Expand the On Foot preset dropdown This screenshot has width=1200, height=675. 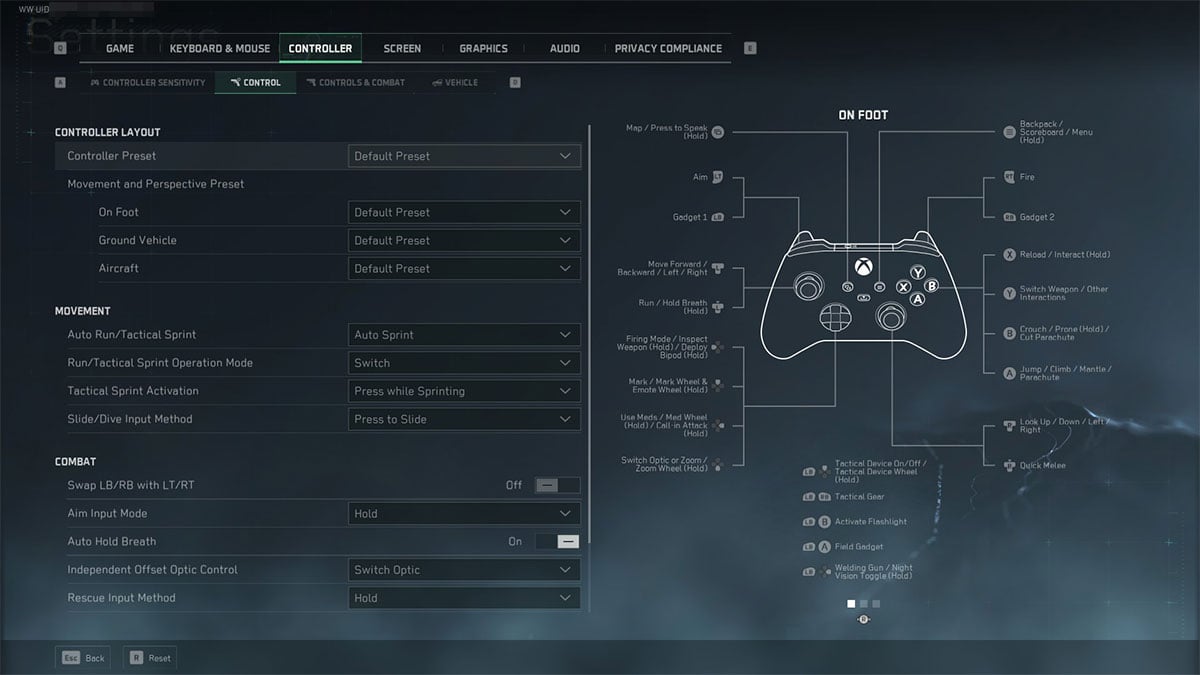point(464,212)
